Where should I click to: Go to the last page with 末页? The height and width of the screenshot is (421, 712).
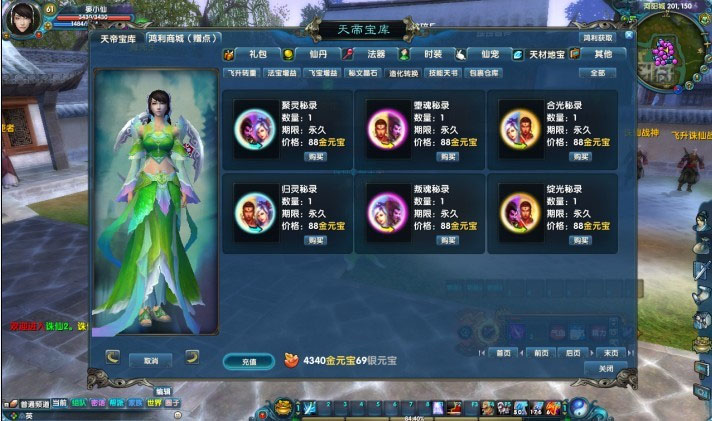coord(612,352)
